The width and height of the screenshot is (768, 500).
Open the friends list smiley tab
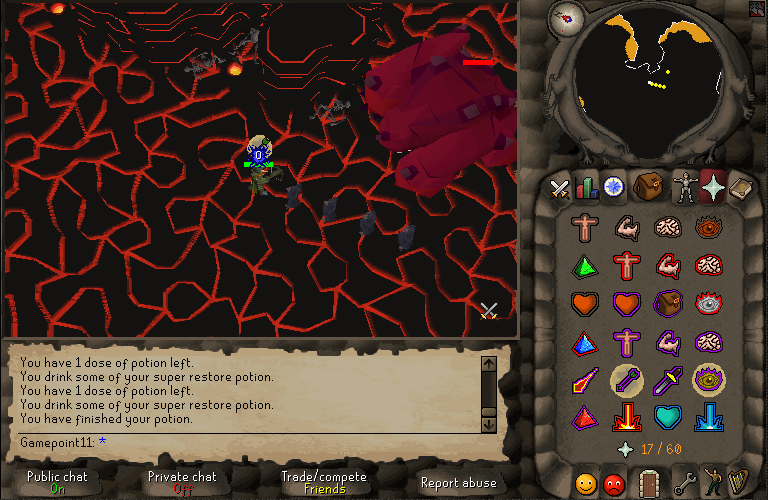pyautogui.click(x=585, y=483)
